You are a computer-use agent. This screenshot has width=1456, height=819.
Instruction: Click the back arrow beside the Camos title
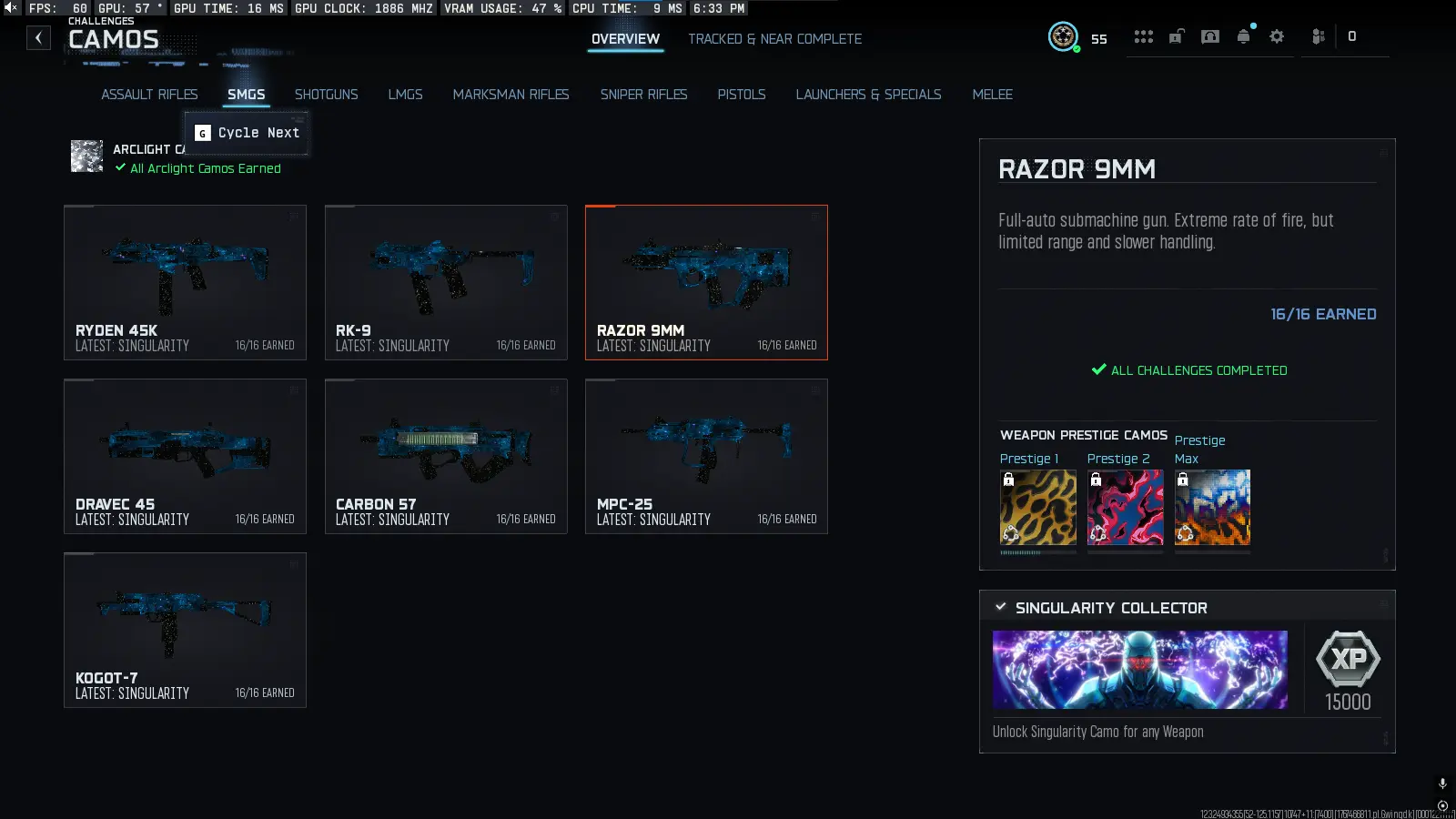(x=37, y=37)
